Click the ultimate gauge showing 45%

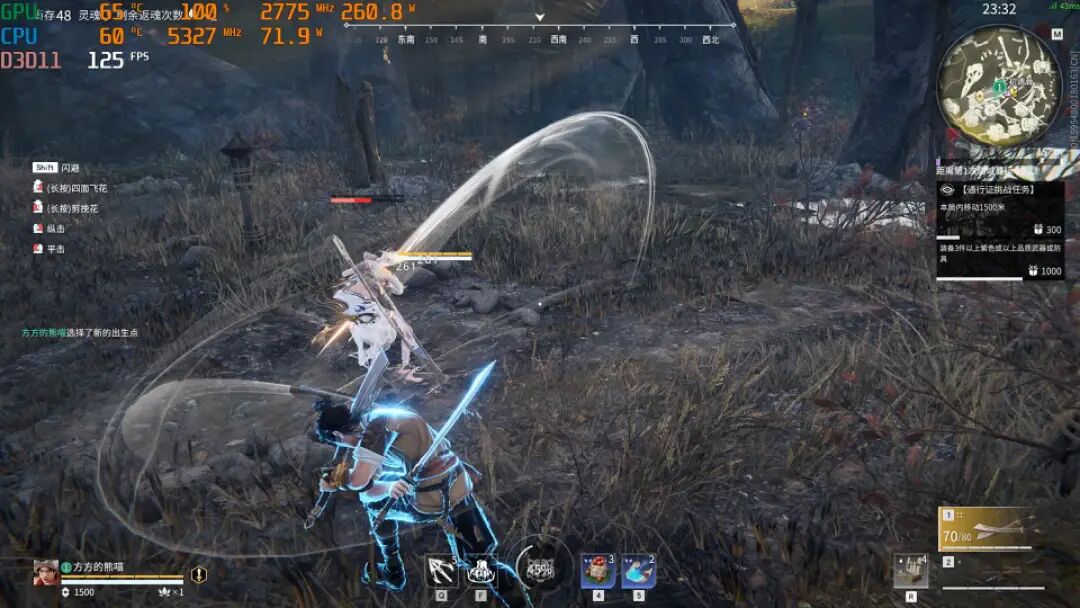click(540, 569)
